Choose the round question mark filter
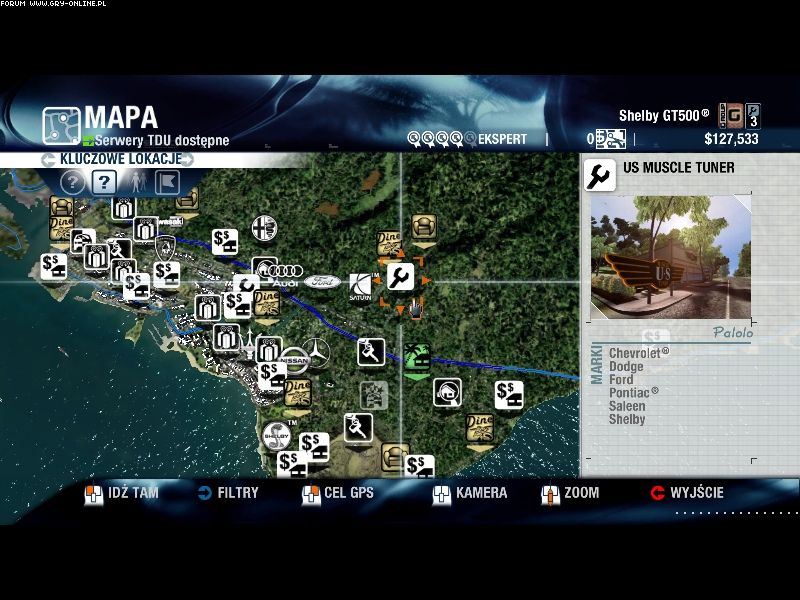Image resolution: width=800 pixels, height=600 pixels. [x=72, y=182]
